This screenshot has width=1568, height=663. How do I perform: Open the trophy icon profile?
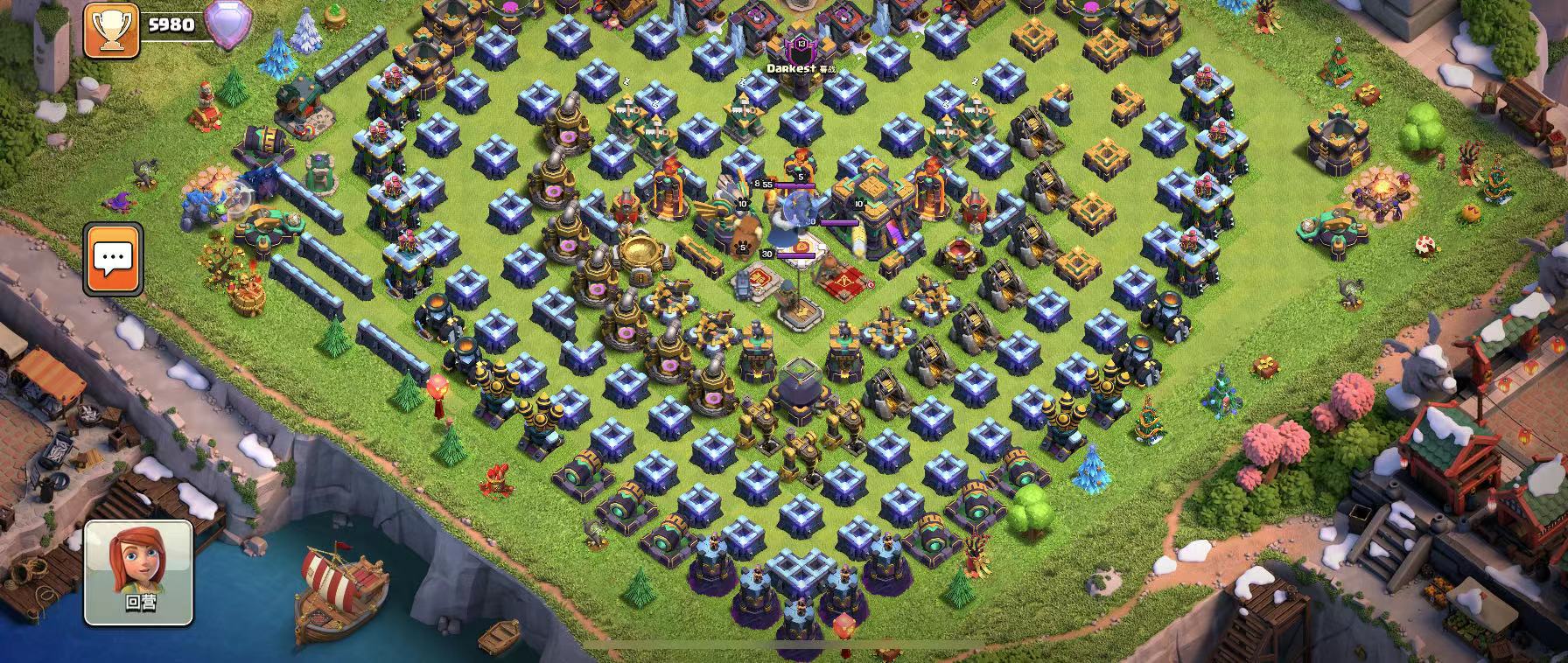[x=111, y=30]
